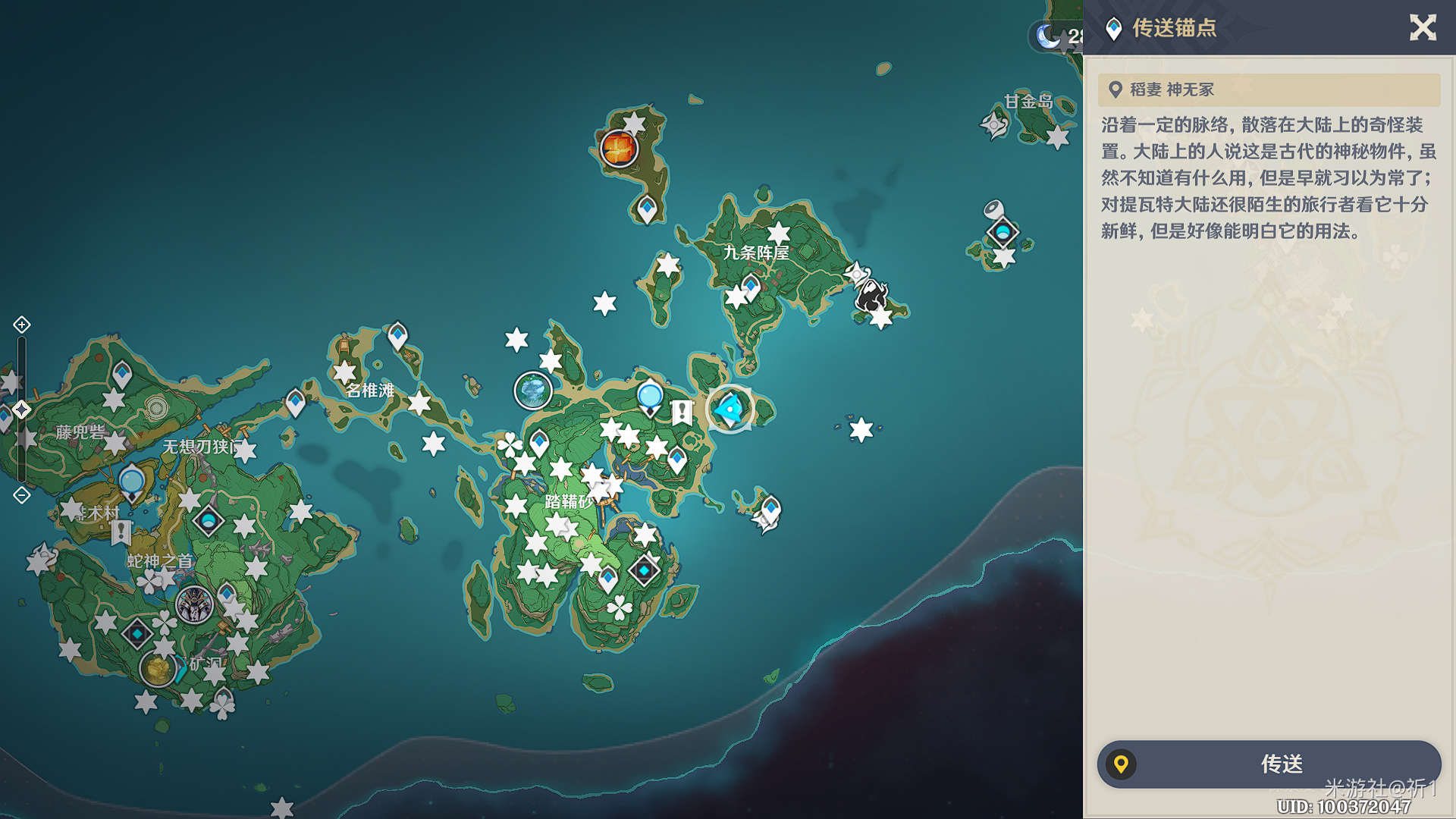Select the teal round boss icon near 名椎滩
Image resolution: width=1456 pixels, height=819 pixels.
click(x=533, y=391)
